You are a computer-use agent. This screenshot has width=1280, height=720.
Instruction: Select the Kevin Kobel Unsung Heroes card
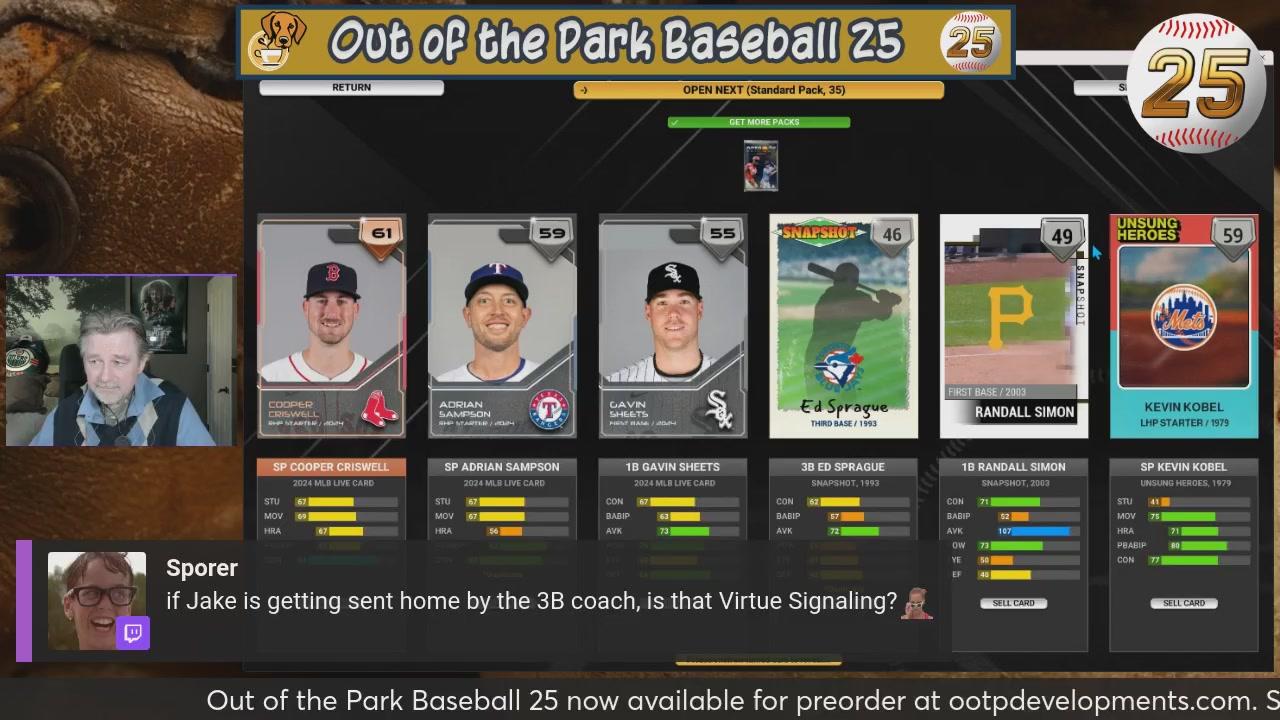(x=1184, y=326)
